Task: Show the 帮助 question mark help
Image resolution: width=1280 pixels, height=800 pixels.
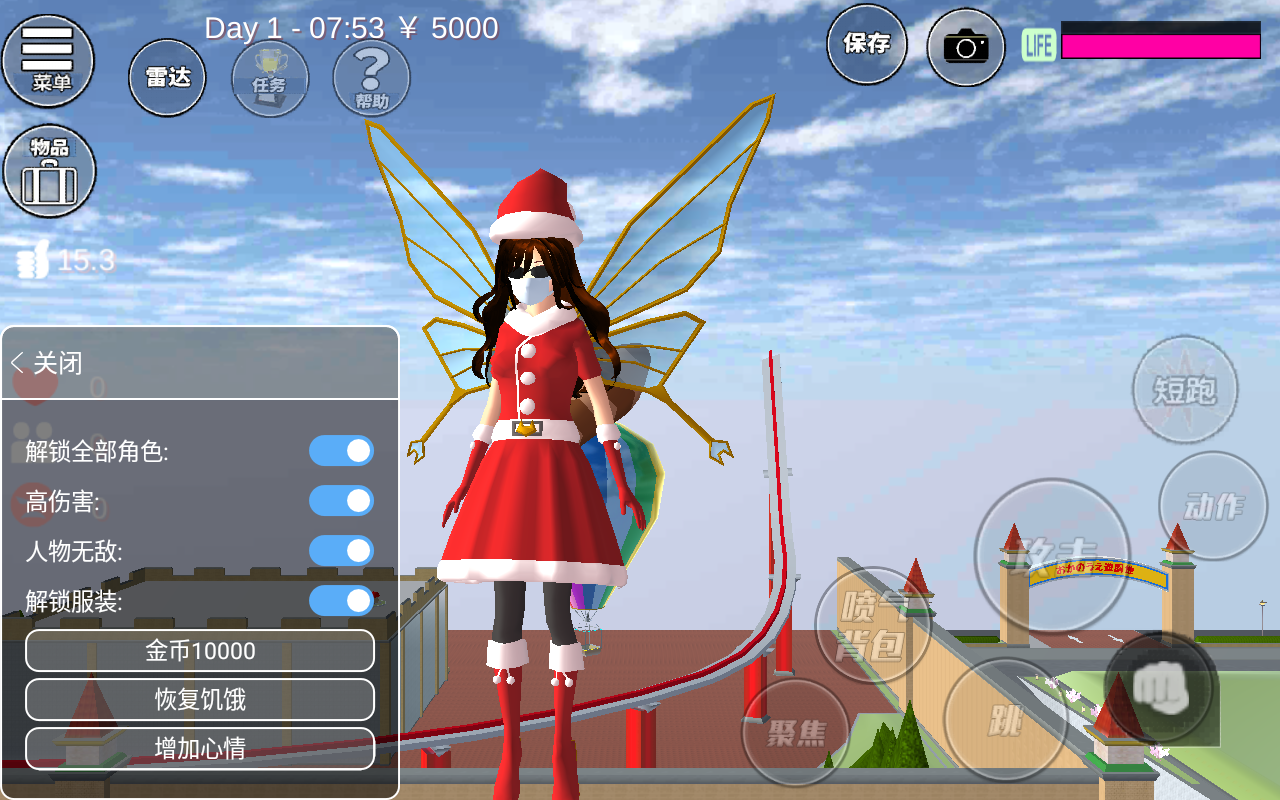Action: pyautogui.click(x=371, y=78)
